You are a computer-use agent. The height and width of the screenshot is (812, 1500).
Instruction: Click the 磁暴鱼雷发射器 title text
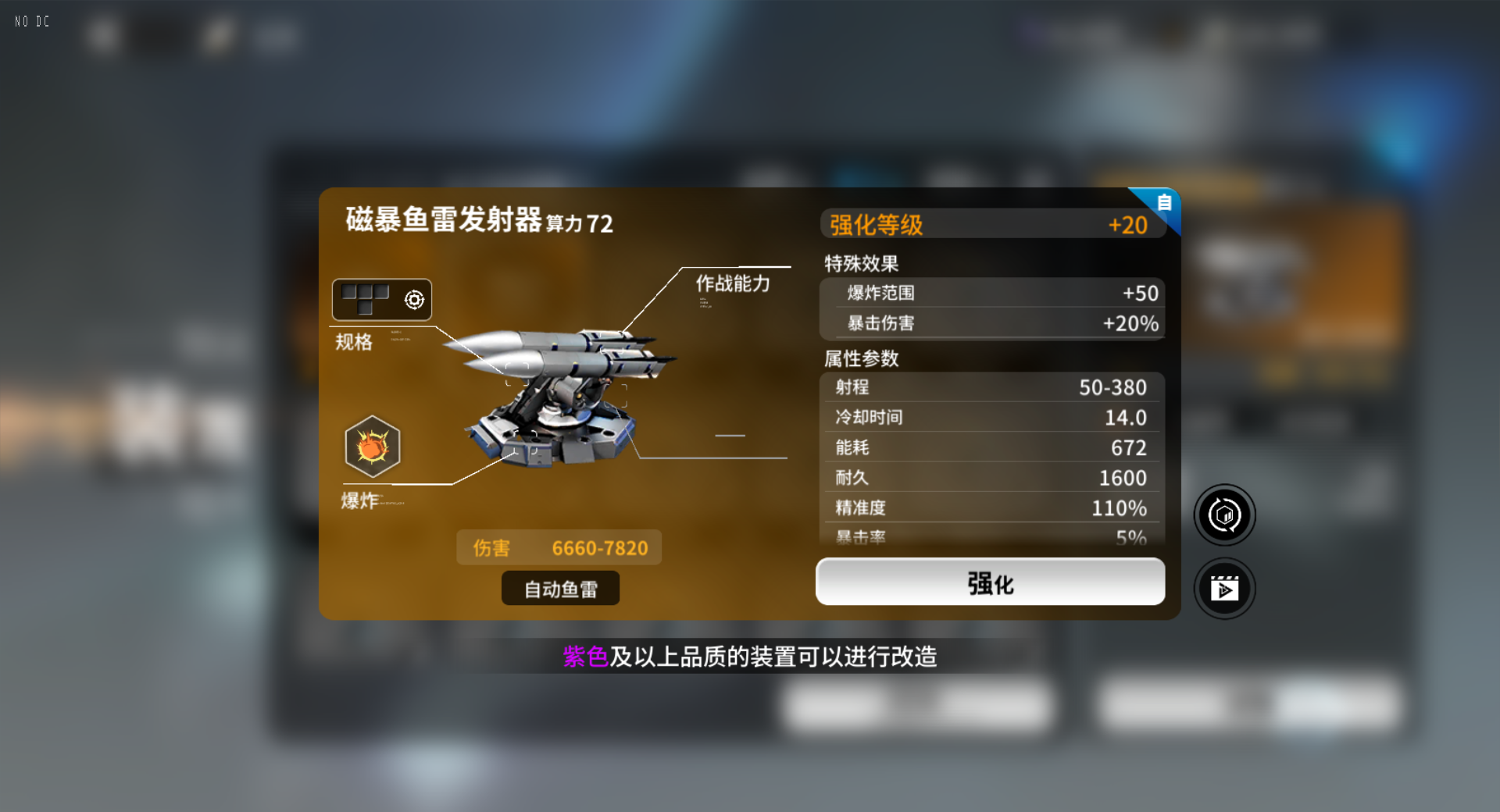pos(441,221)
